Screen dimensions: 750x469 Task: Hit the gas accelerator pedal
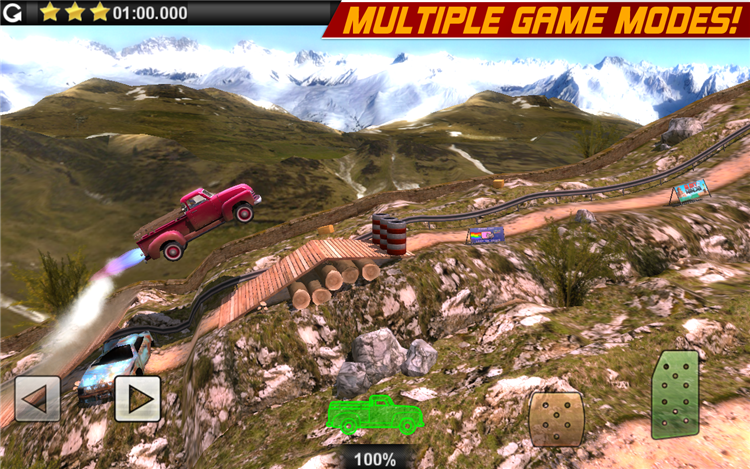click(675, 394)
